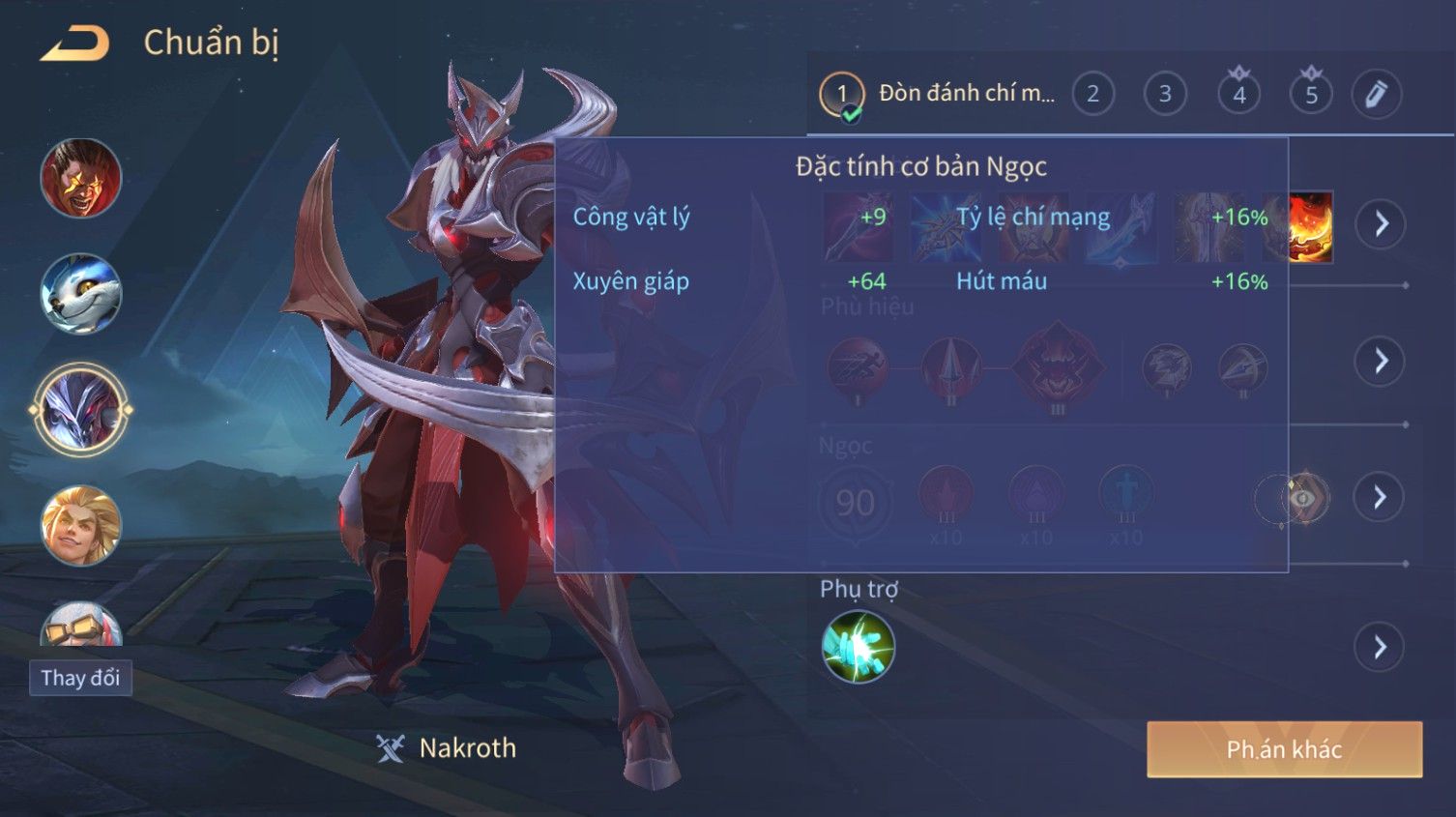This screenshot has height=817, width=1456.
Task: Click the Thay đổi button
Action: click(80, 678)
